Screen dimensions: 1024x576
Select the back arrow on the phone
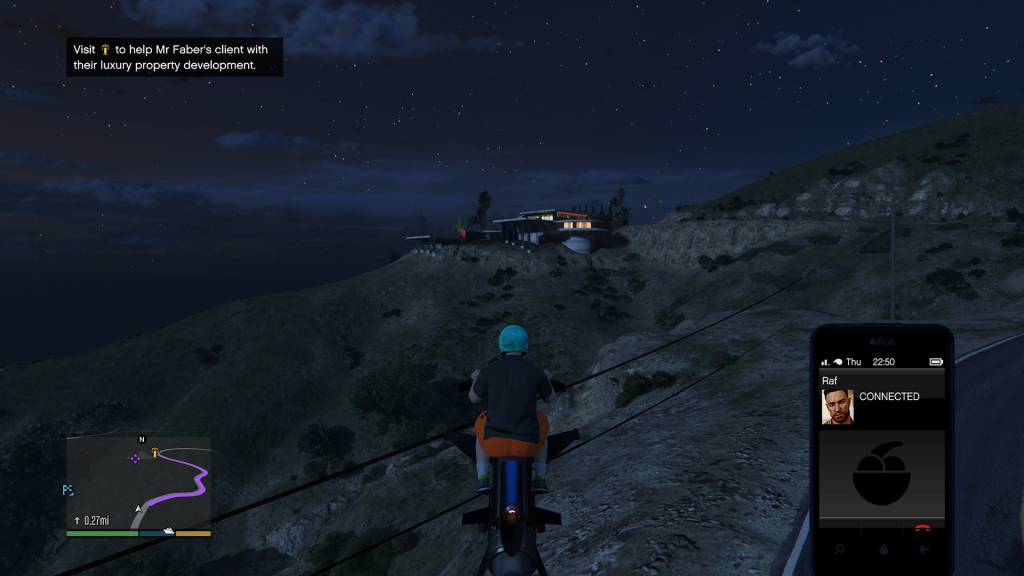coord(924,549)
